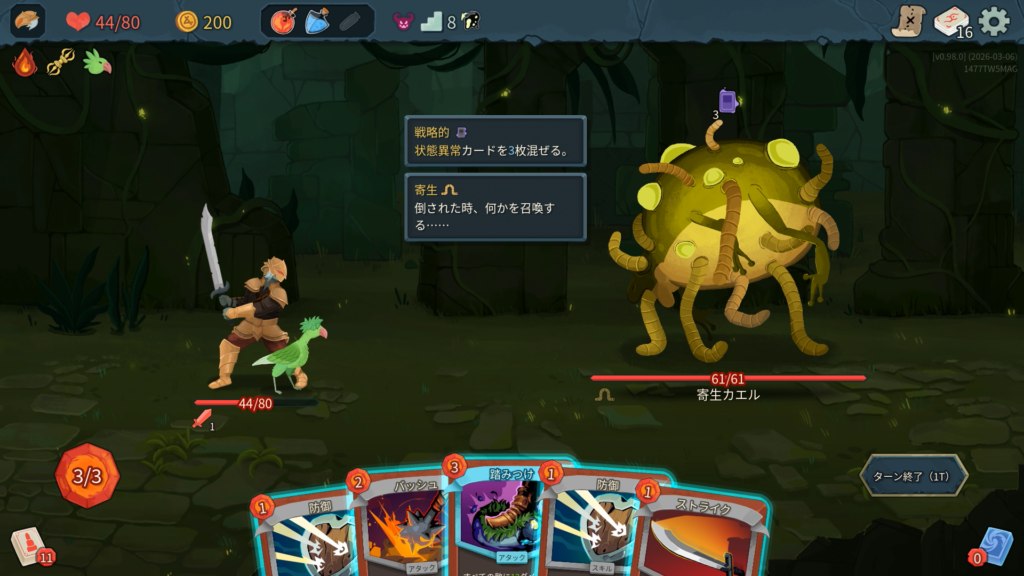This screenshot has height=576, width=1024.
Task: Check the pink boss face icon
Action: click(x=402, y=21)
